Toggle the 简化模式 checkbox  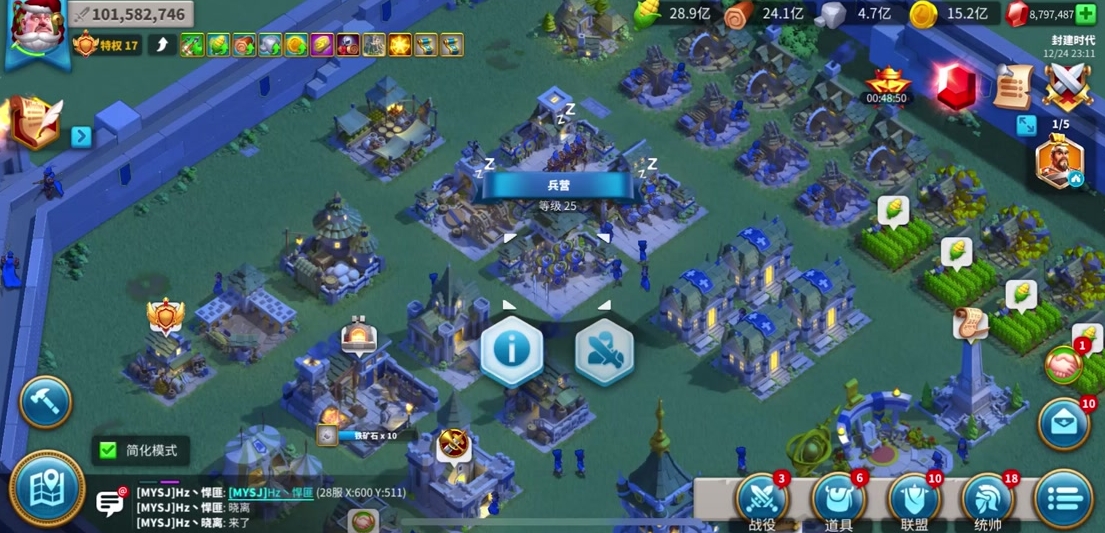pos(107,450)
